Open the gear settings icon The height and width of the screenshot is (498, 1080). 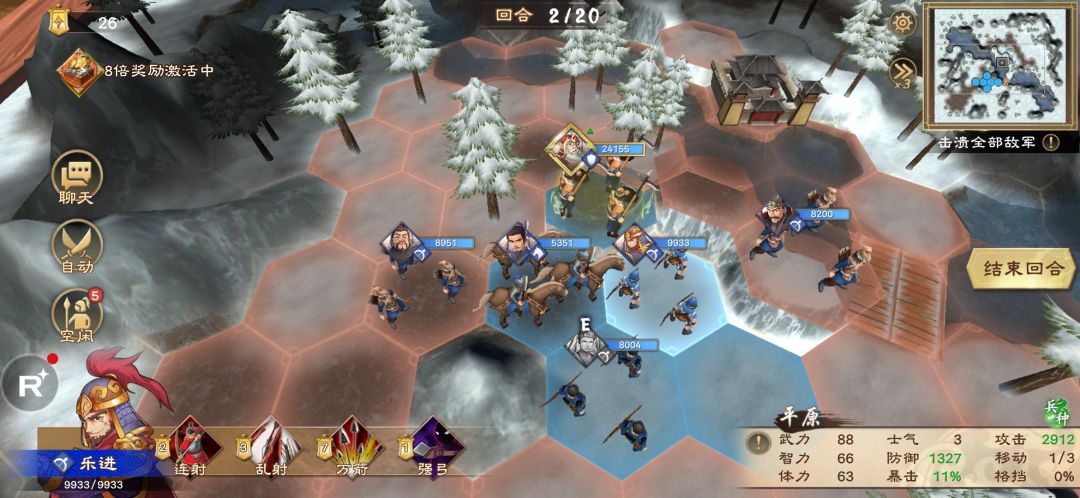(x=903, y=23)
